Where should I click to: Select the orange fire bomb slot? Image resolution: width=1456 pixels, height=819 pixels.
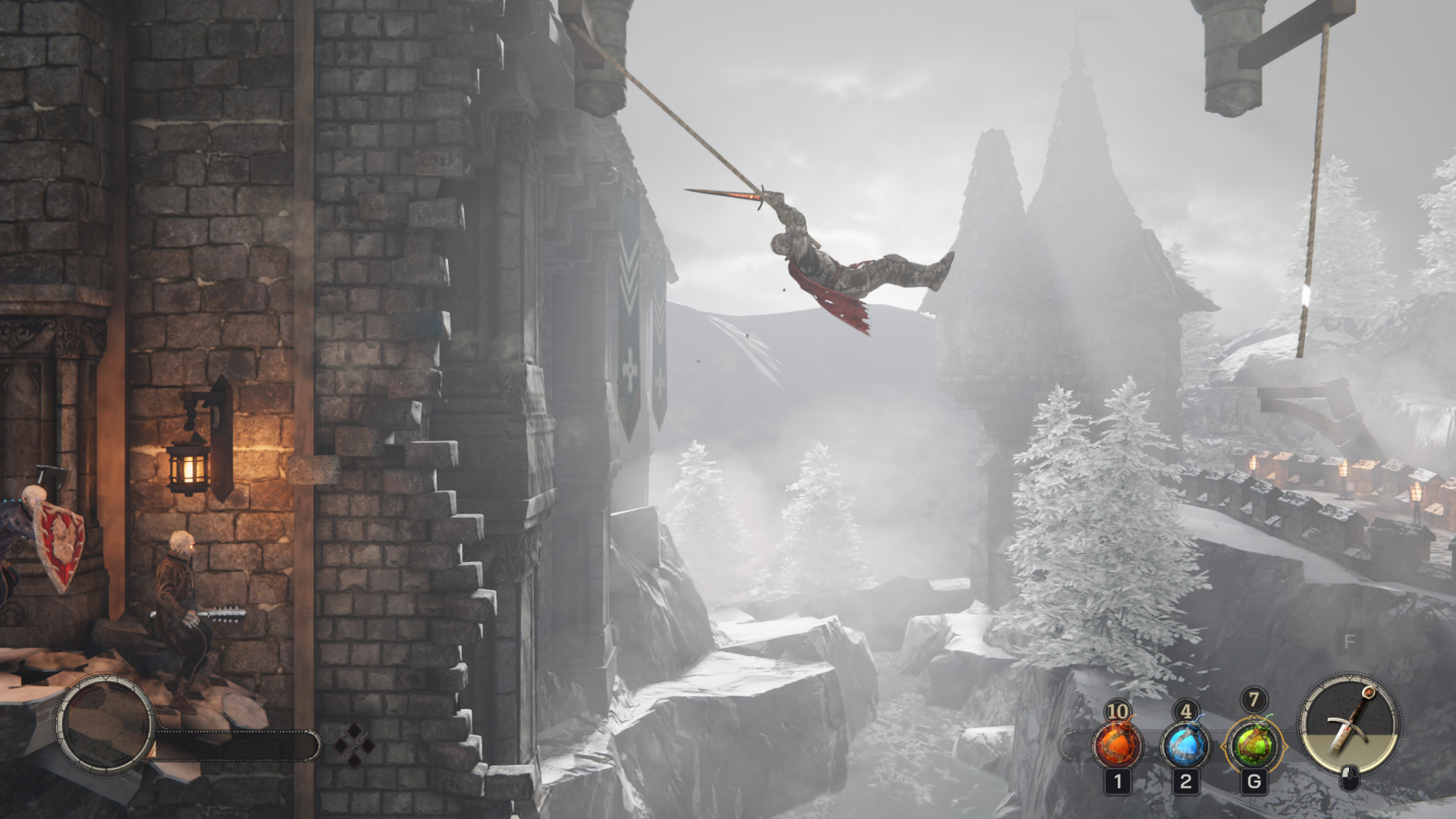(1117, 745)
